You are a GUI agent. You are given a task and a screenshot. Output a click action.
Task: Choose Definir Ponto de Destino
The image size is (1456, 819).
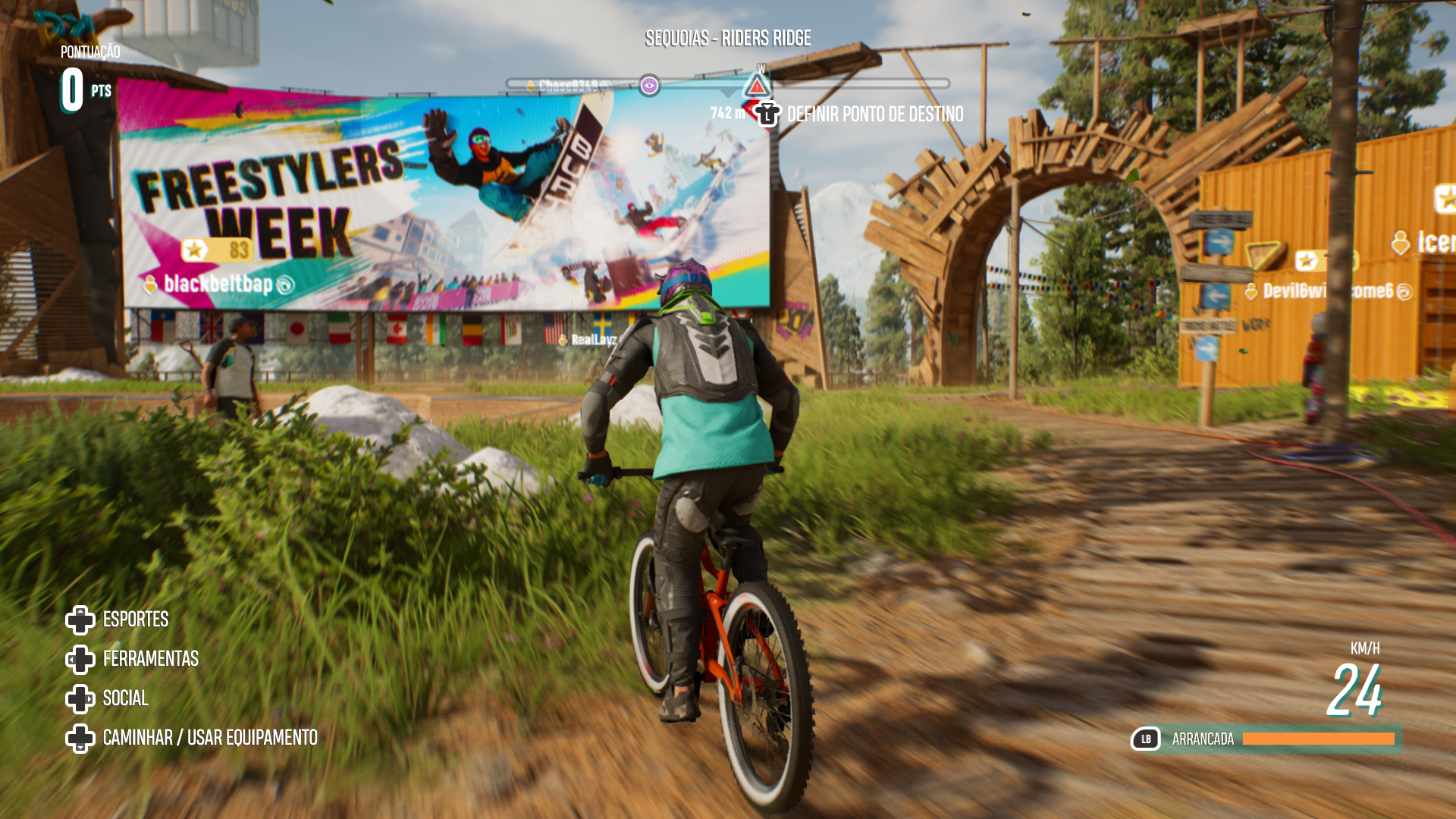[874, 115]
